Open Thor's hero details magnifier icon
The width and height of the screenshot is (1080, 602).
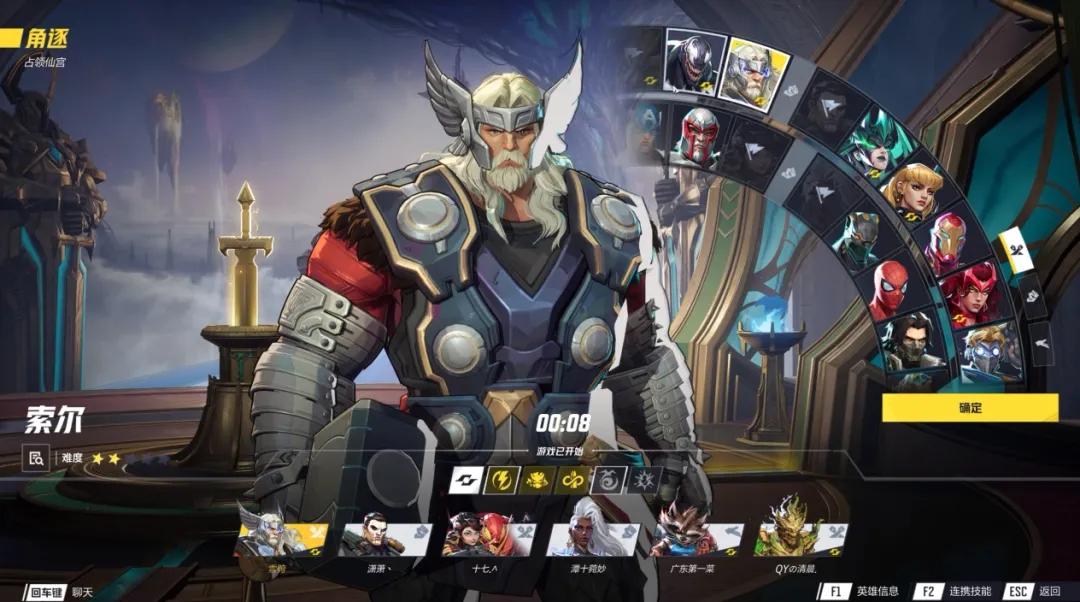(x=36, y=458)
